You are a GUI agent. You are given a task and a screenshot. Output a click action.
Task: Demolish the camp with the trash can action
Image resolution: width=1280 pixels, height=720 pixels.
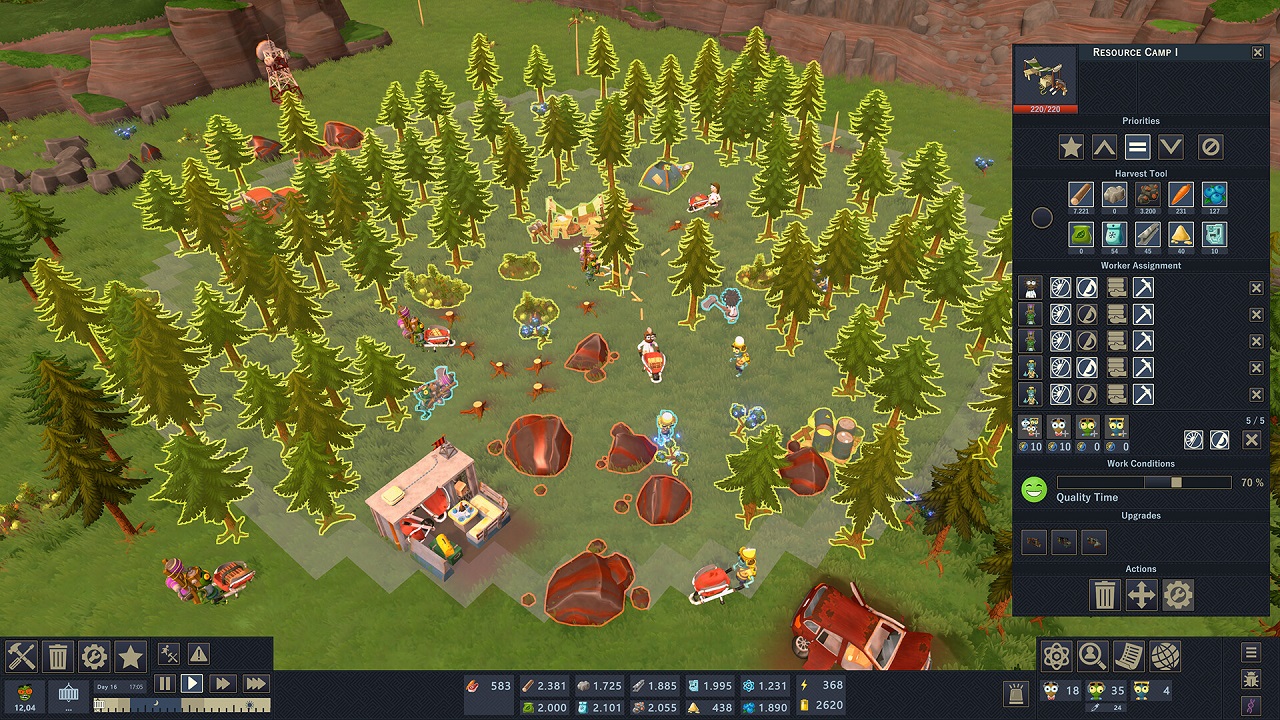(x=1105, y=596)
